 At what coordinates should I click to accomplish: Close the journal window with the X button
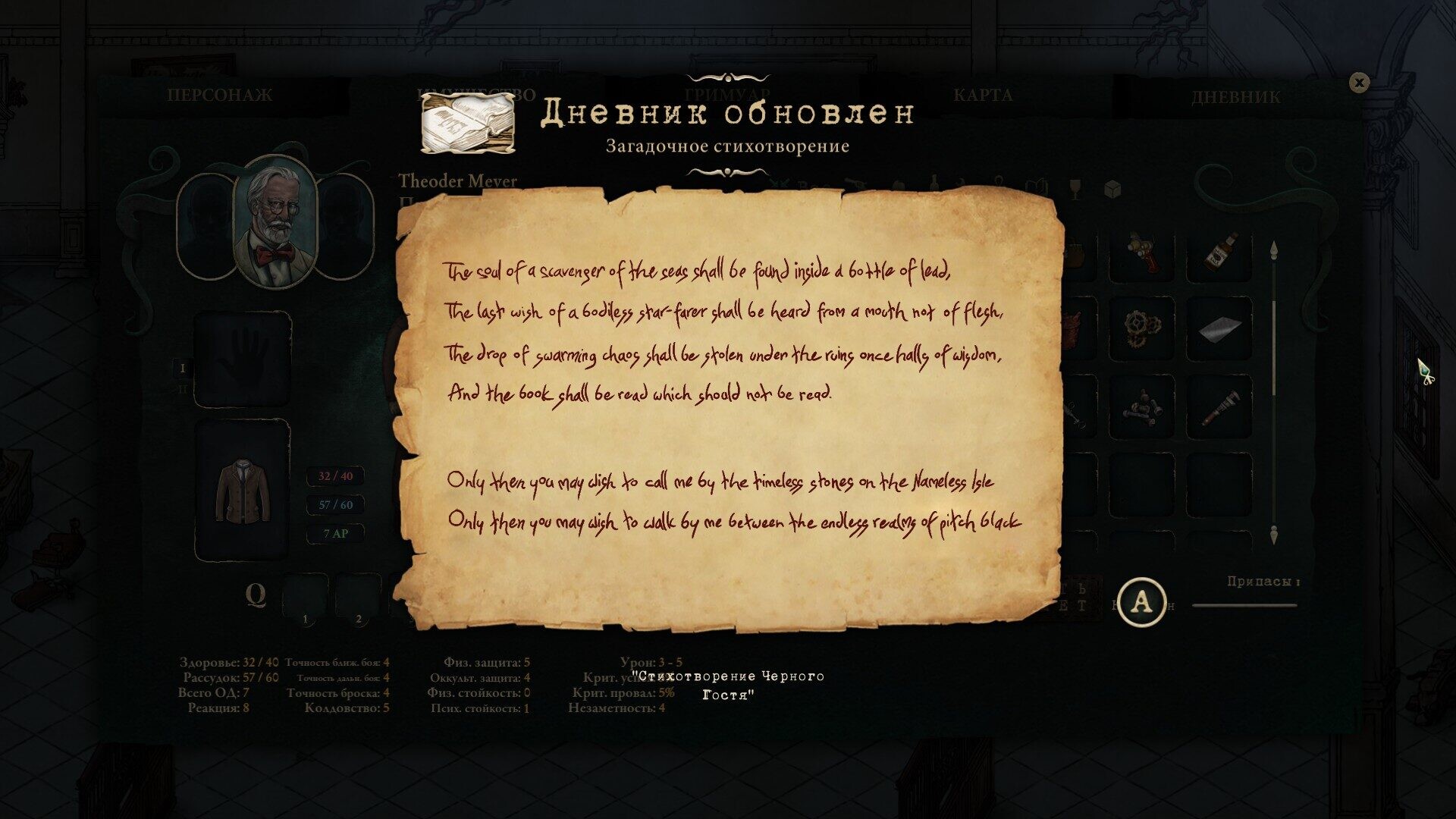pyautogui.click(x=1359, y=83)
